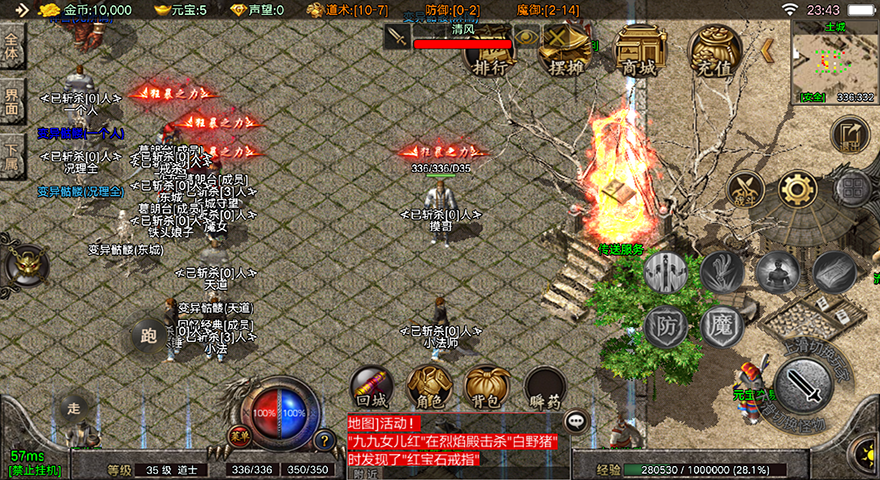The height and width of the screenshot is (480, 880).
Task: Open the chat speech bubble button
Action: tap(575, 421)
